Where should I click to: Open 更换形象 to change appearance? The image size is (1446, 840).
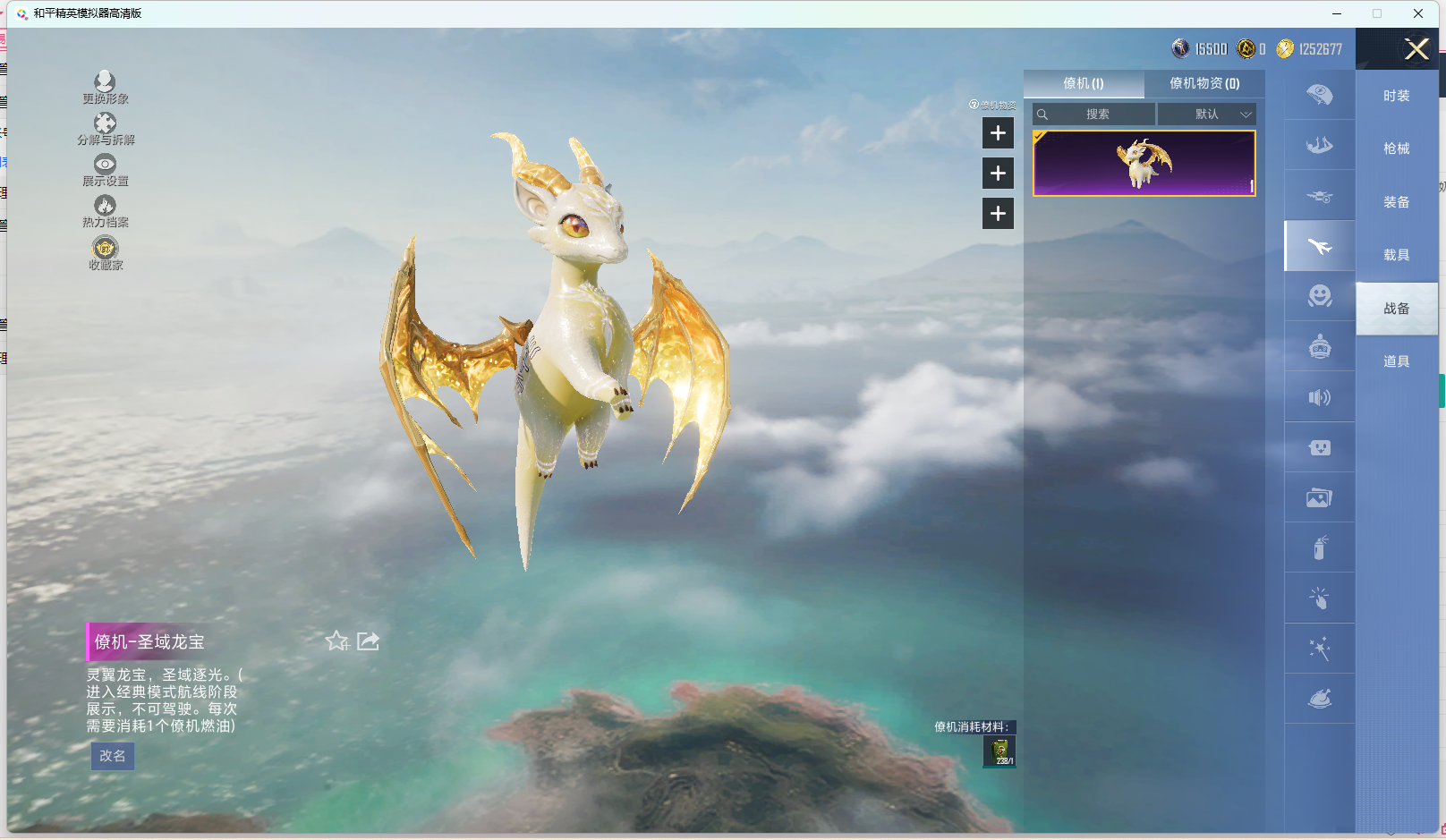point(106,88)
